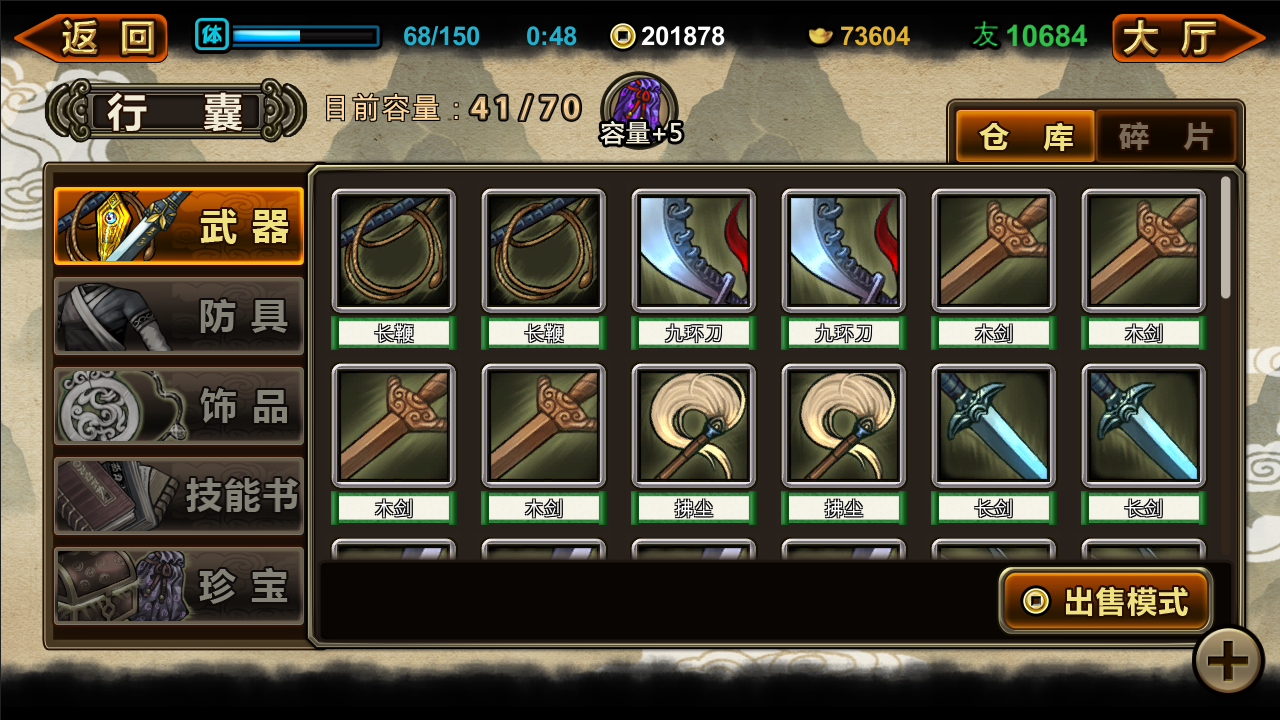Image resolution: width=1280 pixels, height=720 pixels.
Task: Tap the 容量+5 bag expansion icon
Action: coord(640,110)
